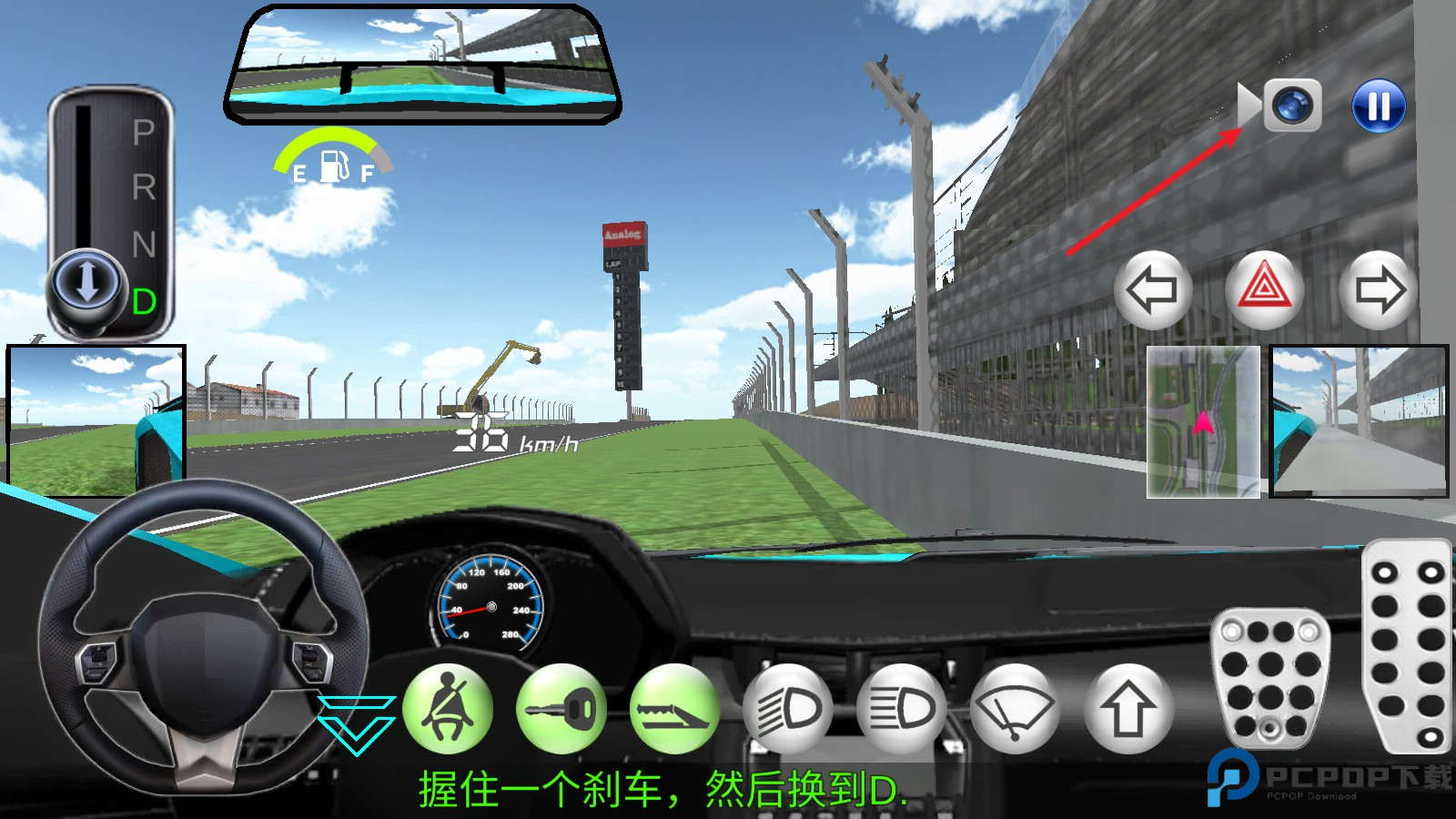1456x819 pixels.
Task: Enable the high beam headlights
Action: pyautogui.click(x=901, y=712)
